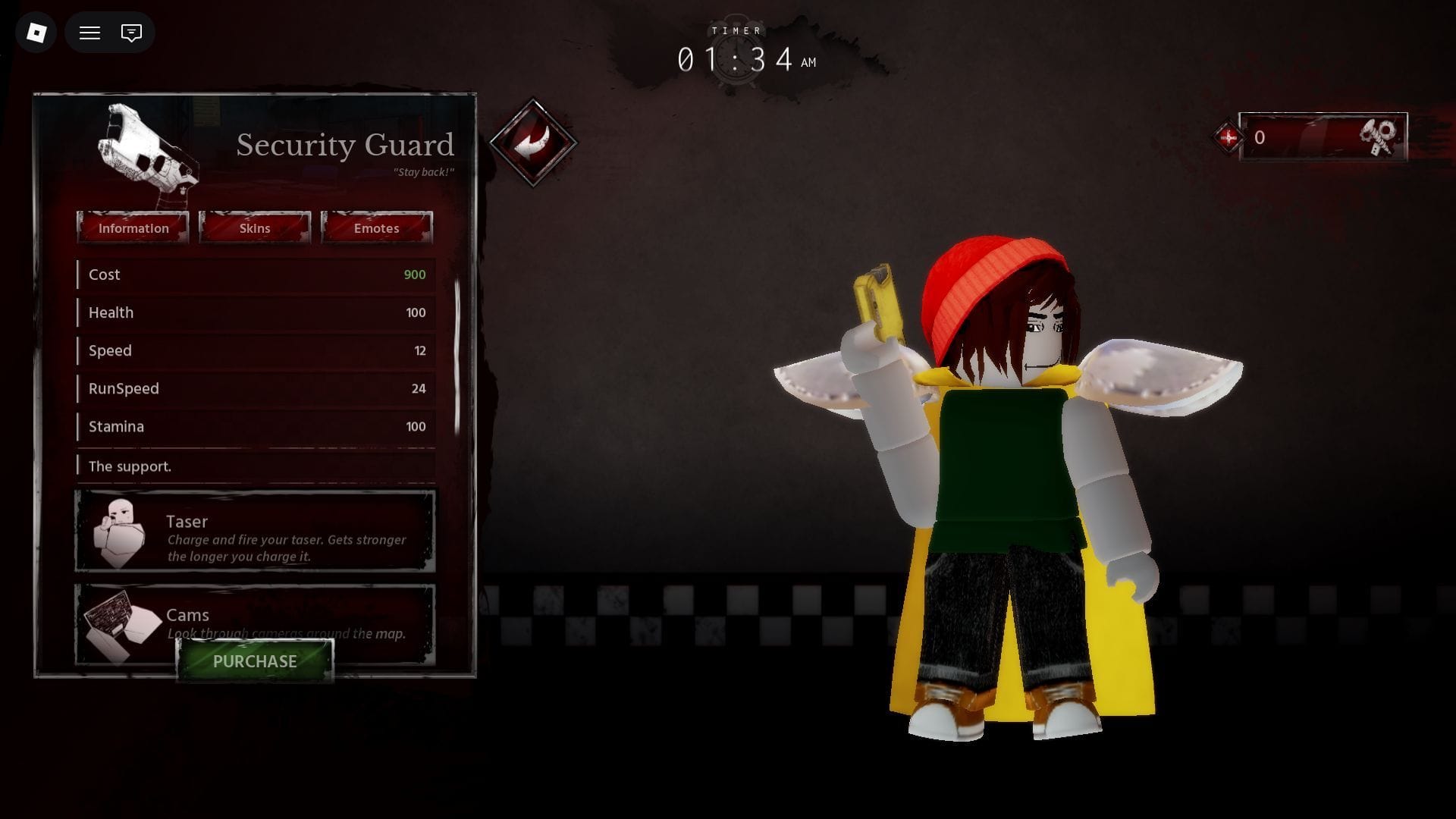The height and width of the screenshot is (819, 1456).
Task: Open the hamburger menu in the top bar
Action: [x=89, y=33]
